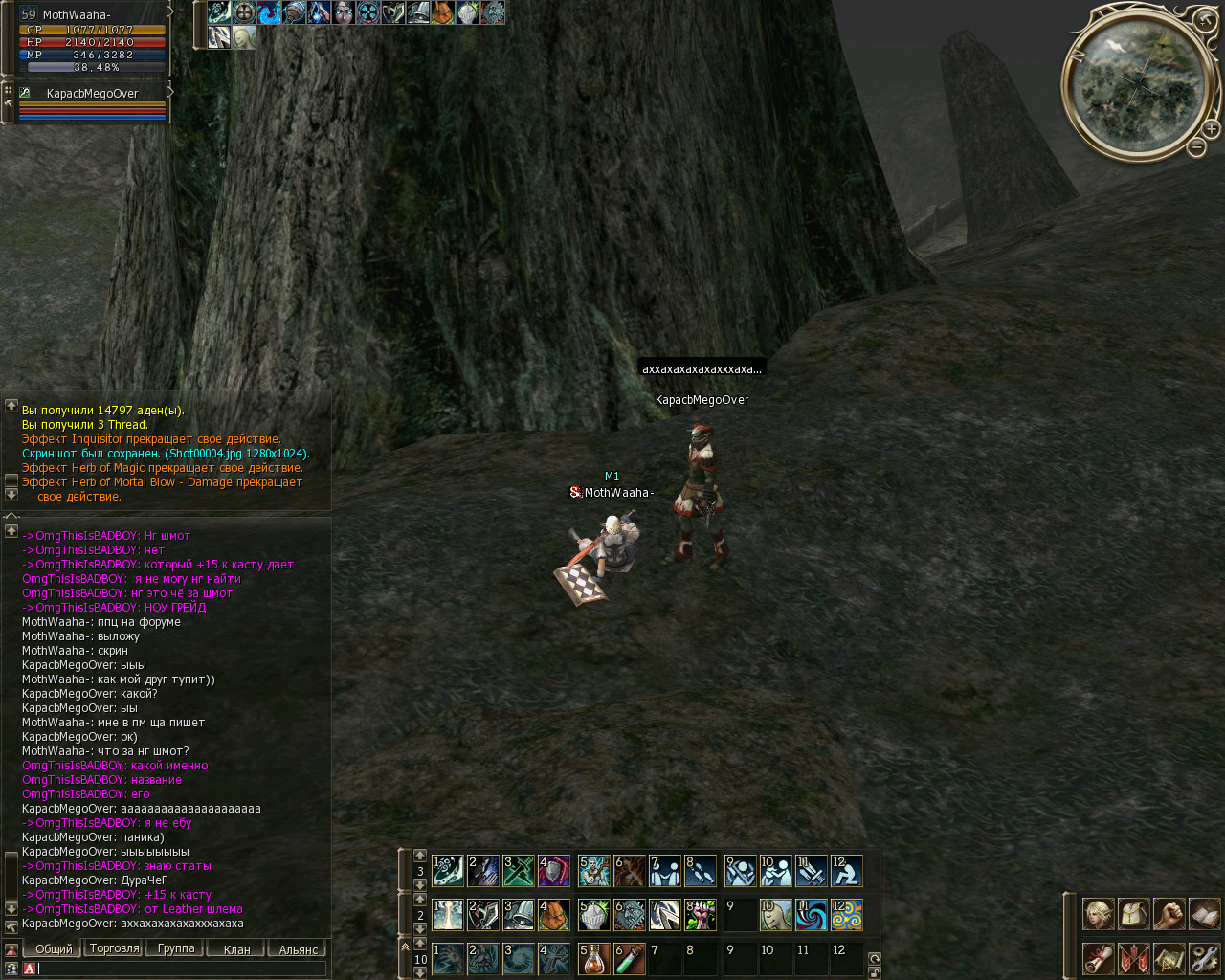Screen dimensions: 1225x980
Task: Open the inventory backpack icon
Action: pyautogui.click(x=1133, y=914)
